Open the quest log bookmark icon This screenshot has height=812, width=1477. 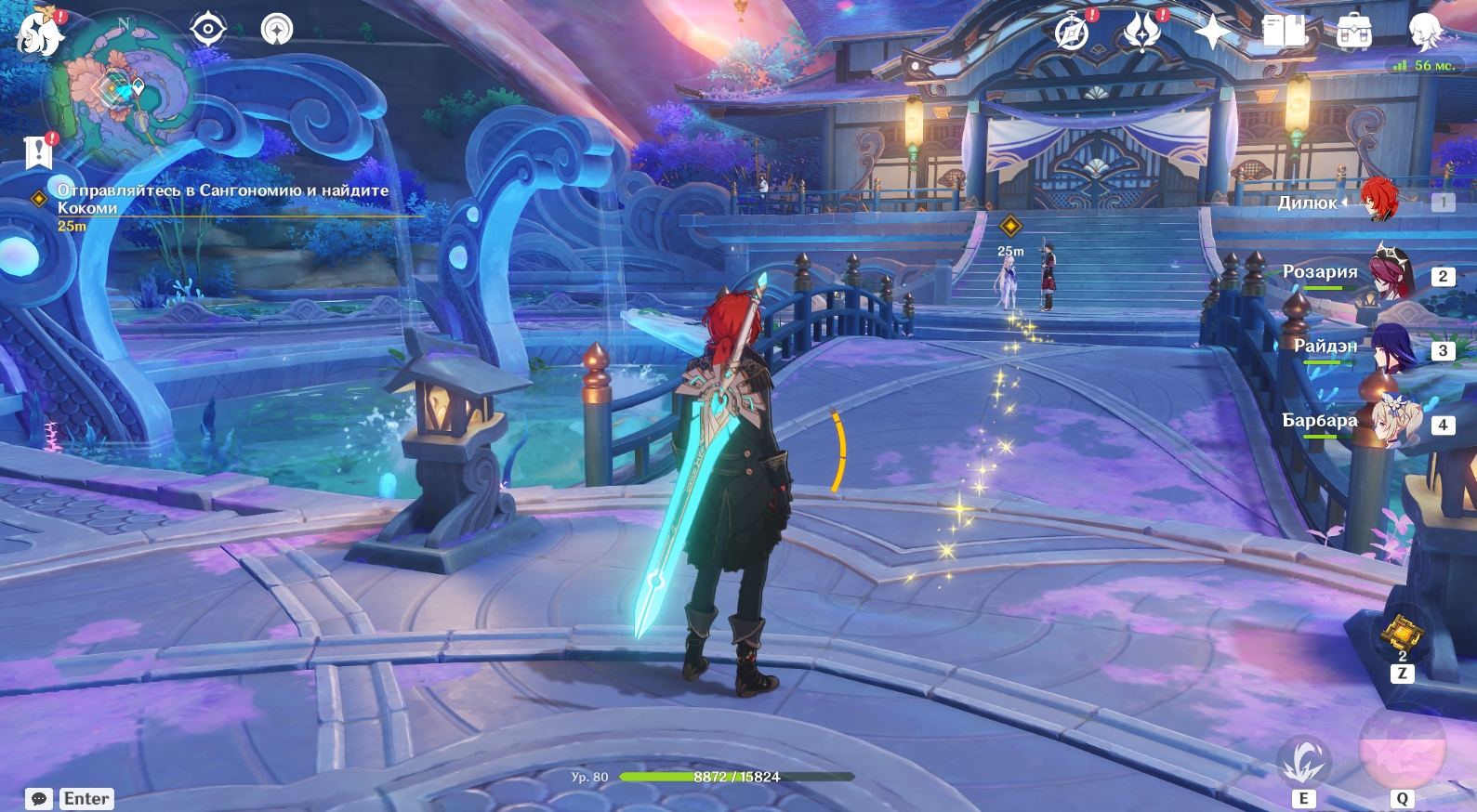38,152
